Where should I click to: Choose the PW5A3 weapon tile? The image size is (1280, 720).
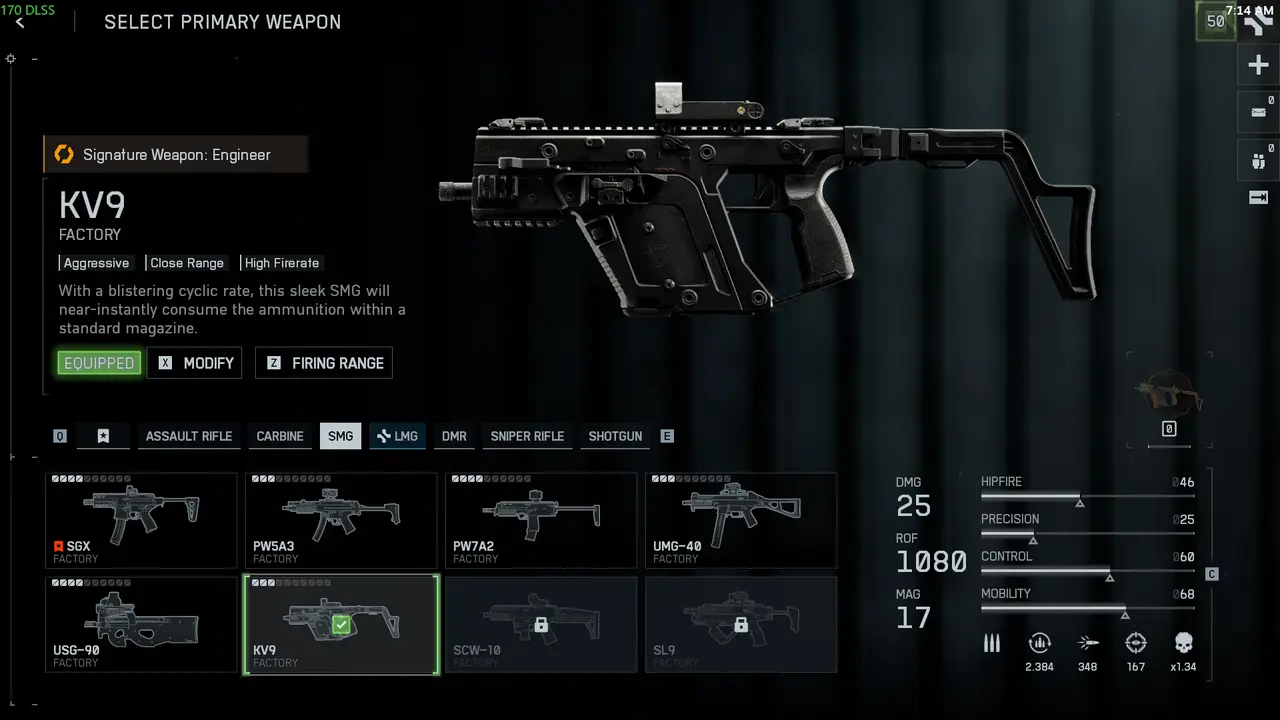[341, 520]
